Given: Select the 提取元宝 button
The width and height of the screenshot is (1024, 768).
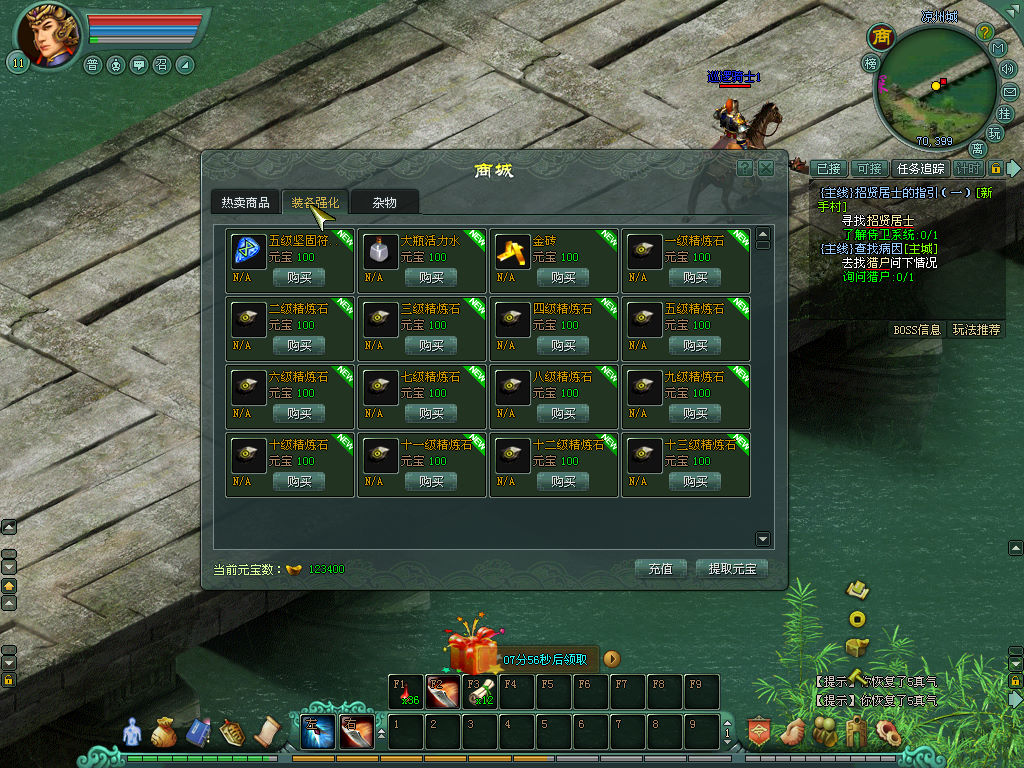Looking at the screenshot, I should tap(731, 569).
